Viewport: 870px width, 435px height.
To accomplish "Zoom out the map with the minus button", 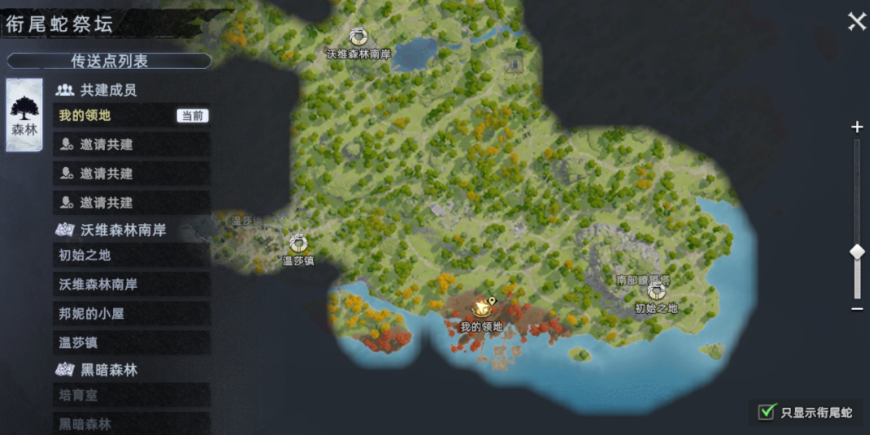I will (x=856, y=309).
